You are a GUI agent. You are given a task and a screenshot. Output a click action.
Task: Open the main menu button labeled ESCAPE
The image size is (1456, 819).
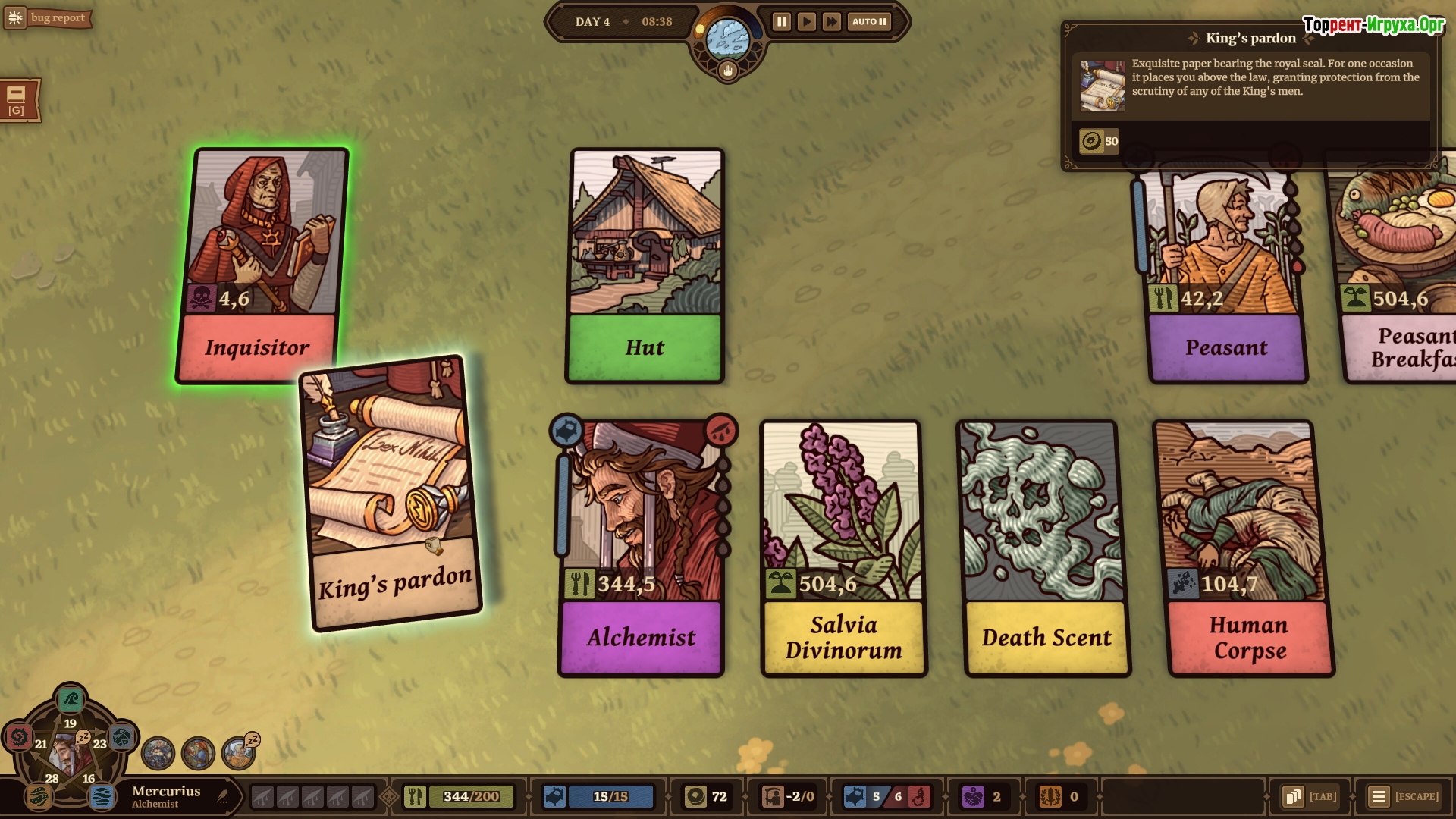[x=1404, y=796]
